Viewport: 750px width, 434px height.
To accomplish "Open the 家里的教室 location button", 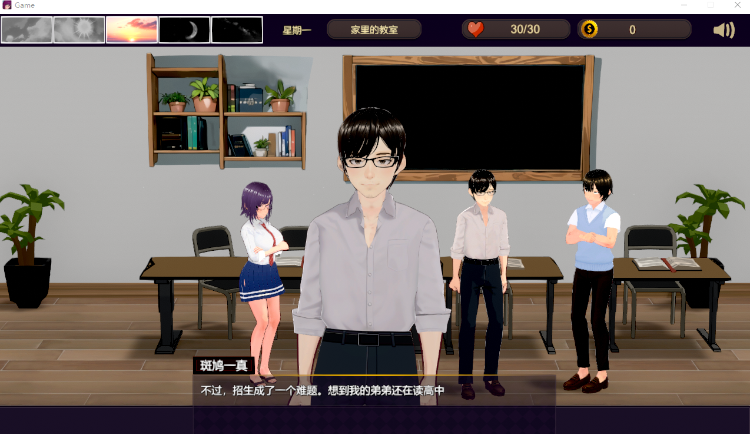I will 374,29.
